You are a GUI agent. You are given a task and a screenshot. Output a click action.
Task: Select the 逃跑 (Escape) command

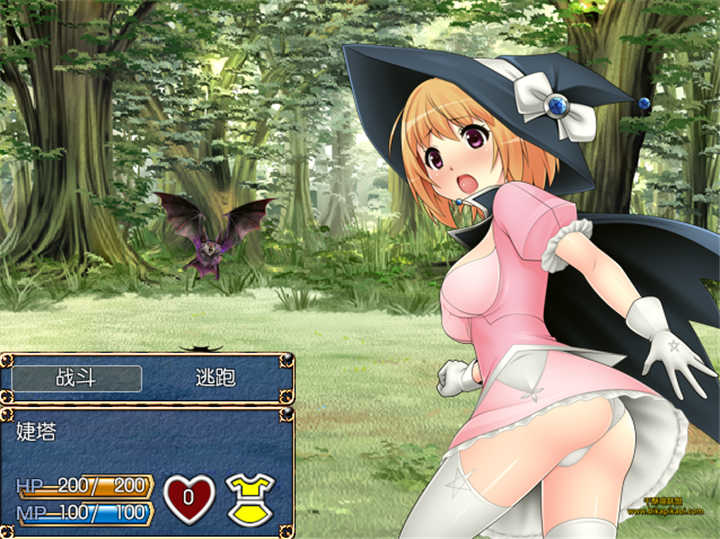213,378
